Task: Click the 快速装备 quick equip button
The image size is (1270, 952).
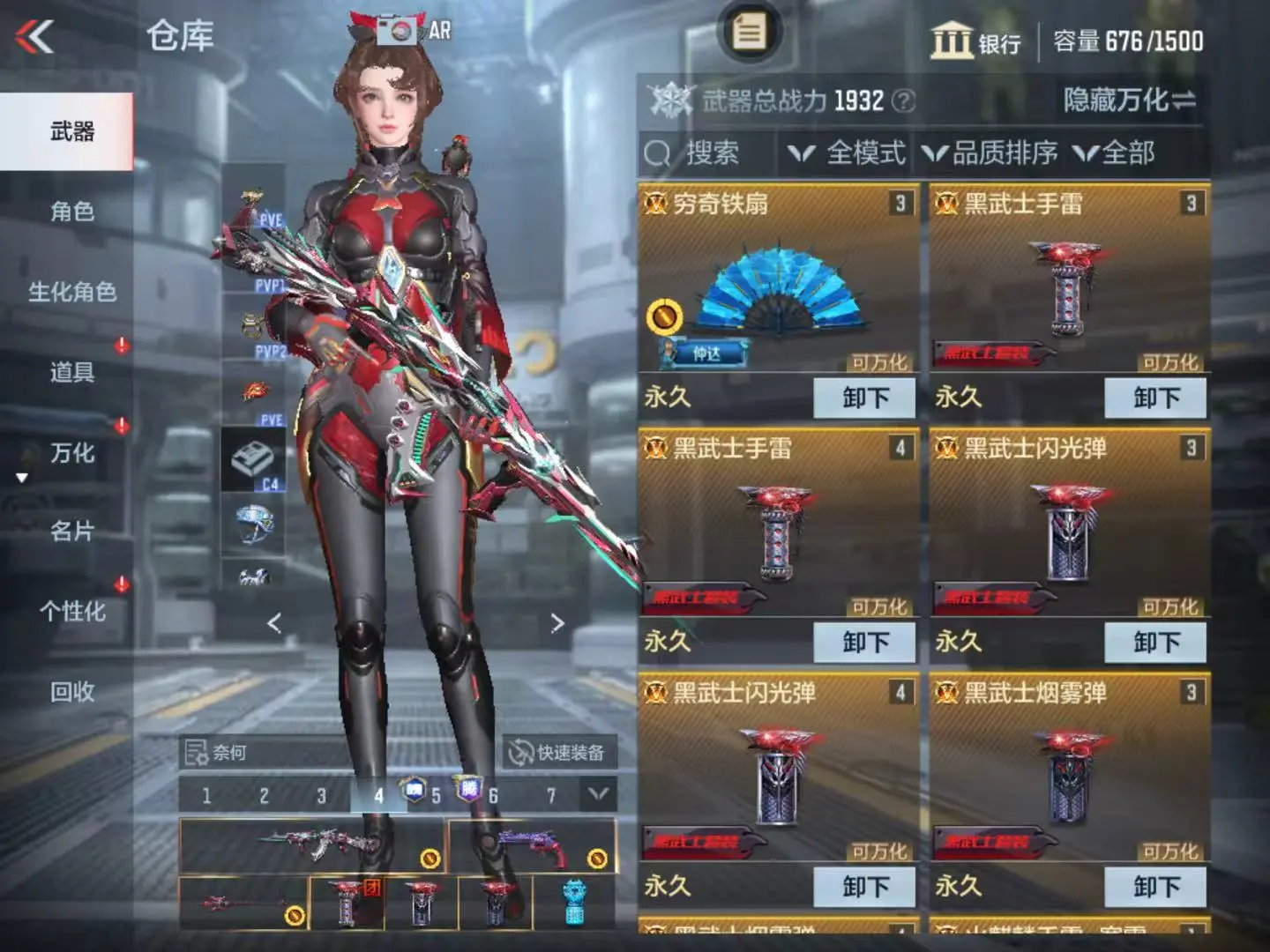Action: [558, 753]
